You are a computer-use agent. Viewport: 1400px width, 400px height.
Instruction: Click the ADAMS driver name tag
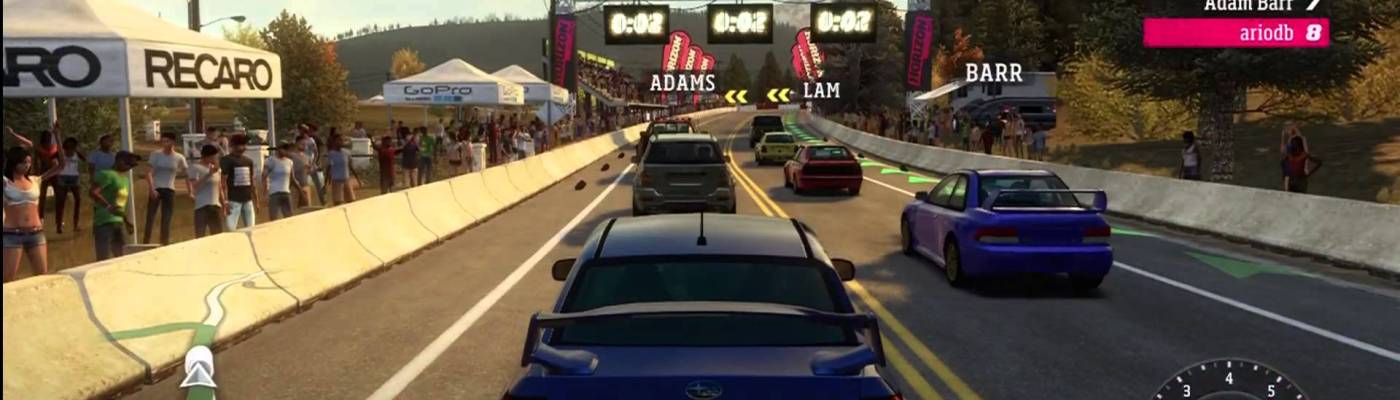tap(682, 83)
